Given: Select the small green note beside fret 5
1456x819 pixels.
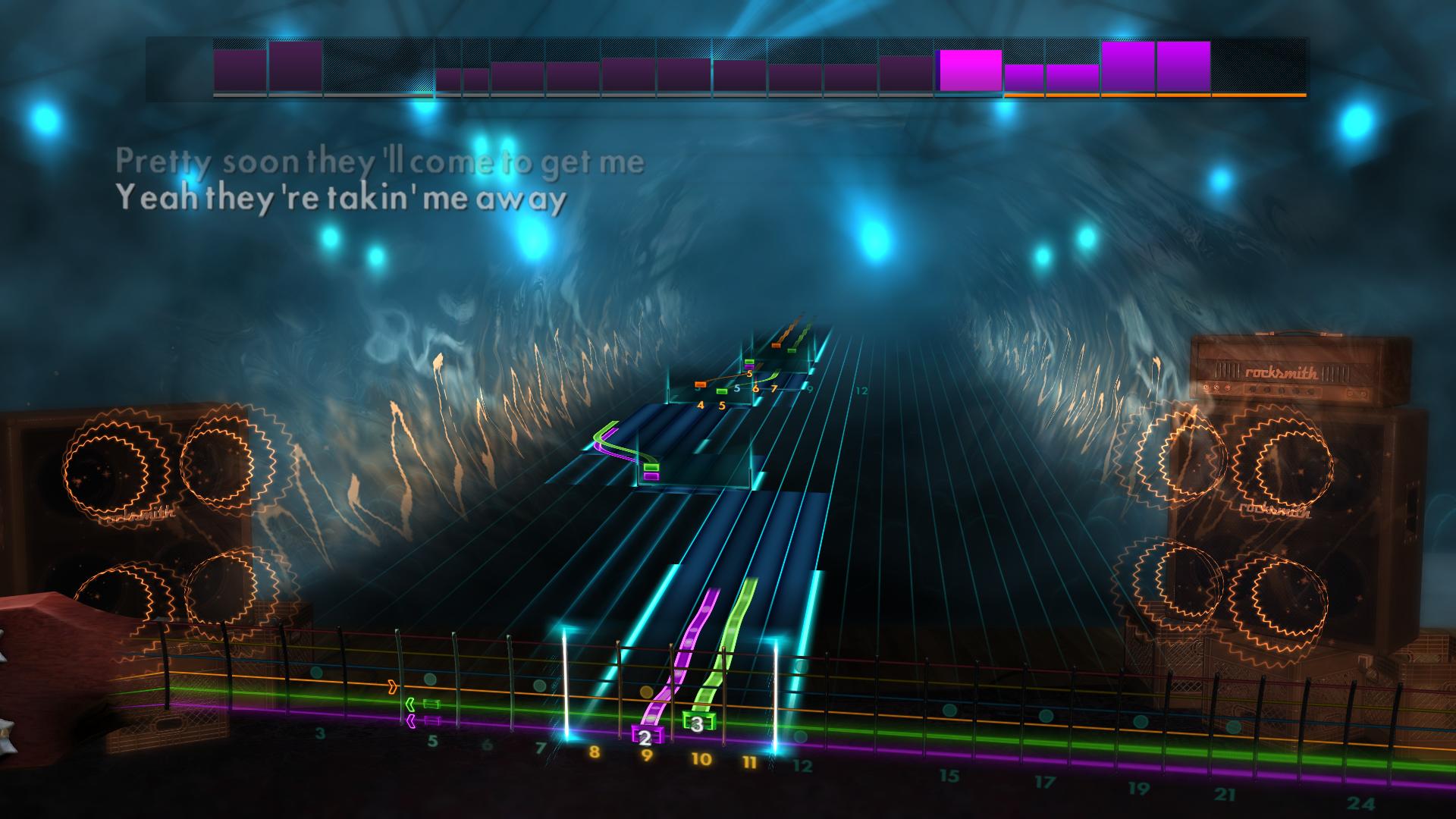Looking at the screenshot, I should click(x=722, y=391).
